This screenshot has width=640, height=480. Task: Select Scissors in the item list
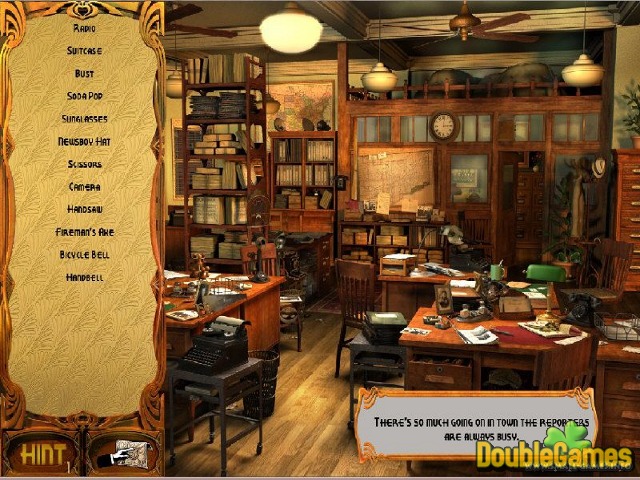pos(84,164)
